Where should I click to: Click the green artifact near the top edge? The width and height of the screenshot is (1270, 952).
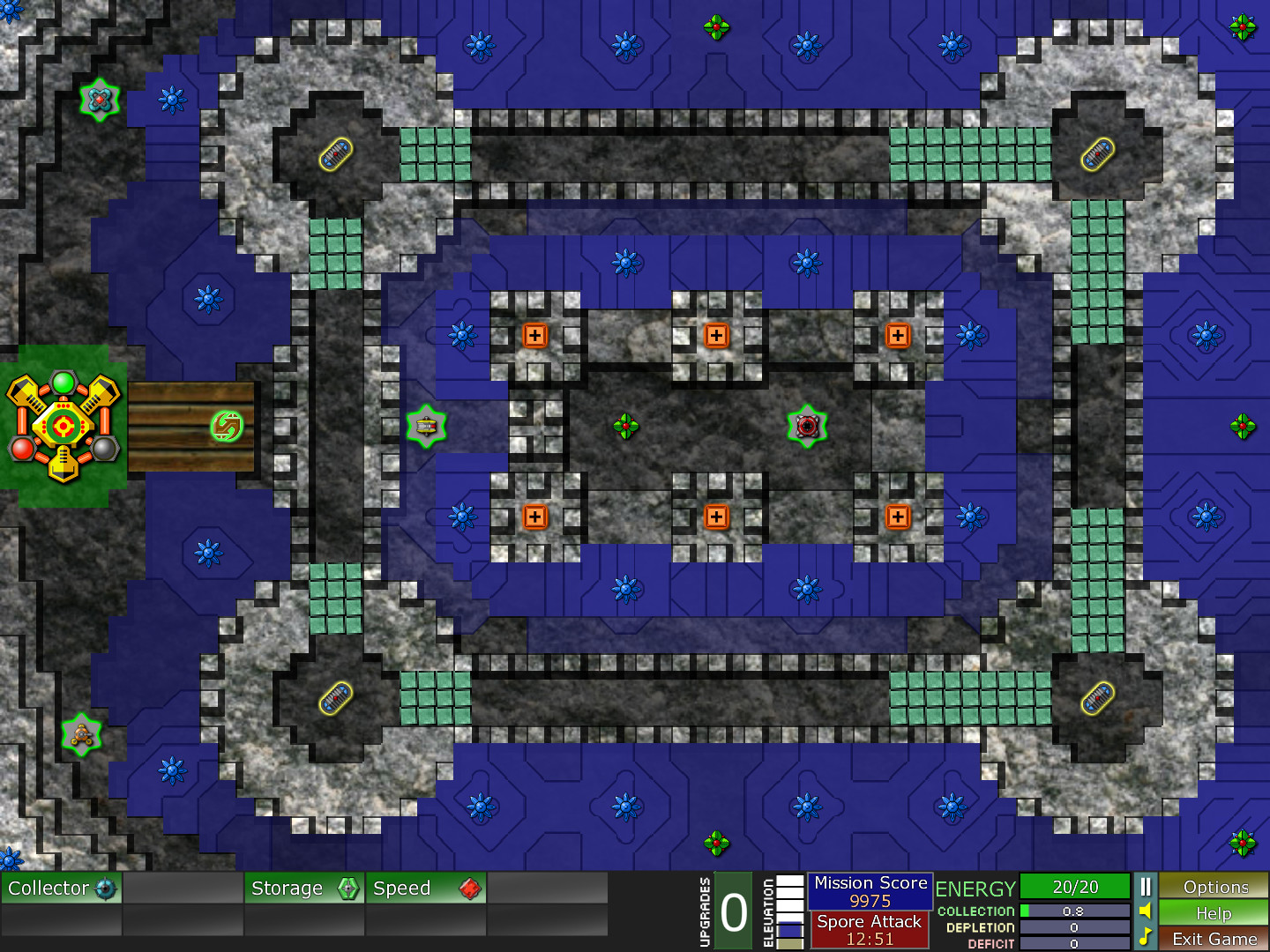click(715, 27)
